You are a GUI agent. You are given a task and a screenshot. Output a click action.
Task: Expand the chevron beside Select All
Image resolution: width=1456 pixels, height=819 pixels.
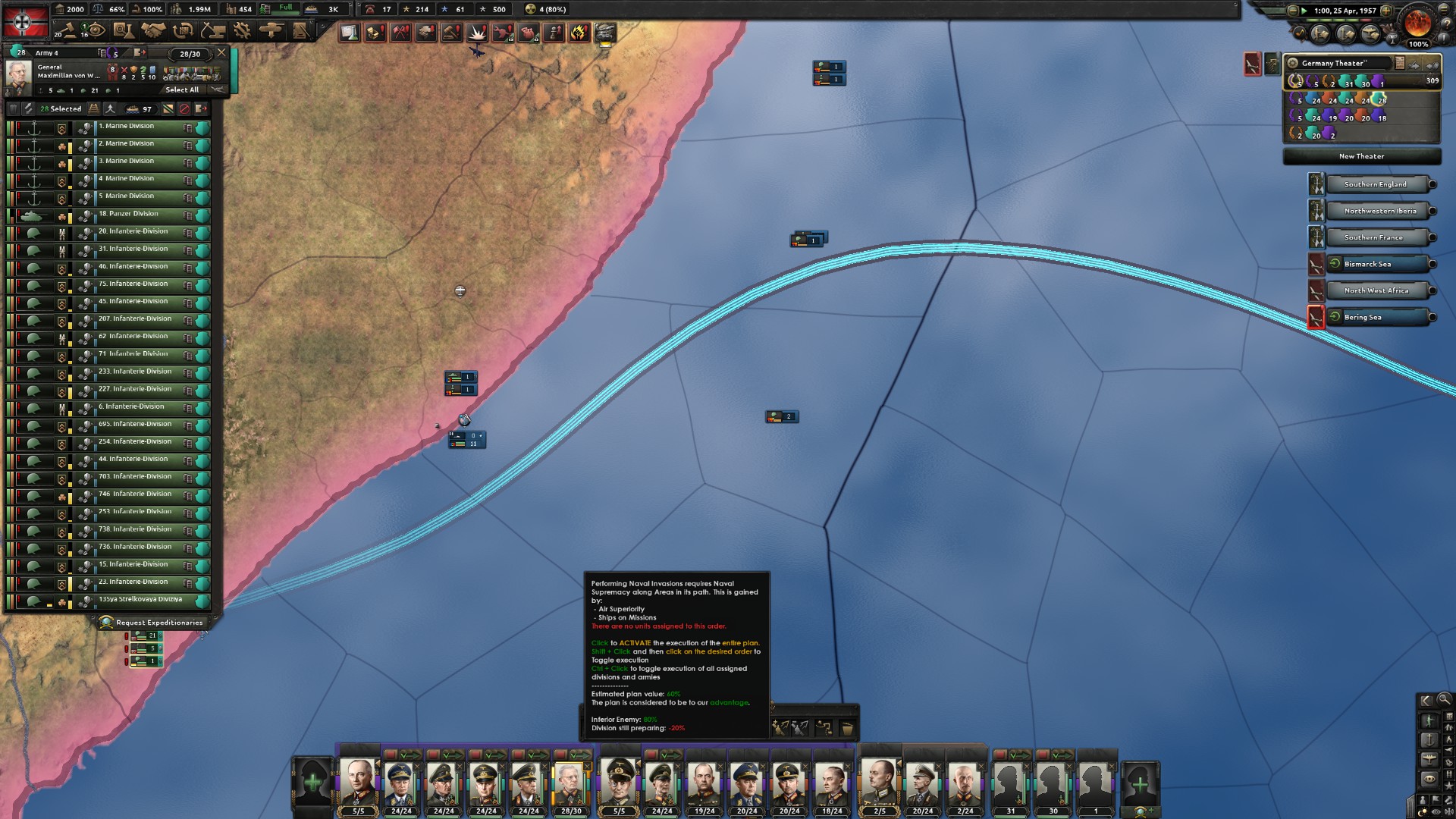[218, 90]
